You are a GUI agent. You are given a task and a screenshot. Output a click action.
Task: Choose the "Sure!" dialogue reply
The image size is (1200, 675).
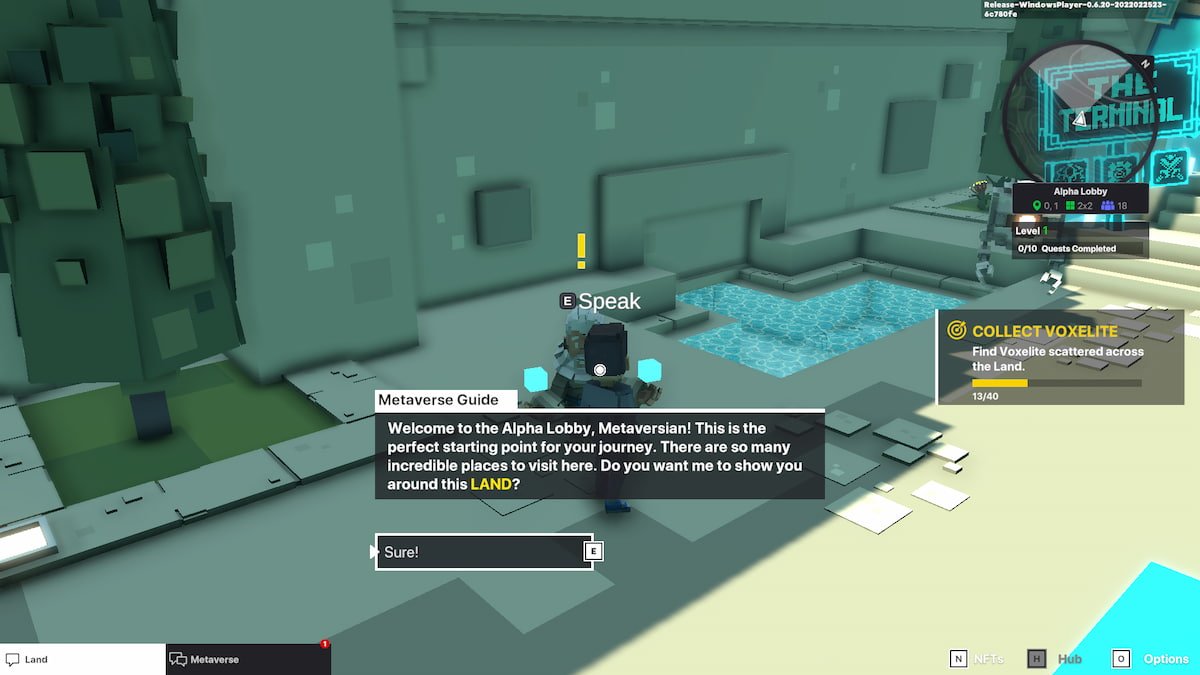(484, 552)
